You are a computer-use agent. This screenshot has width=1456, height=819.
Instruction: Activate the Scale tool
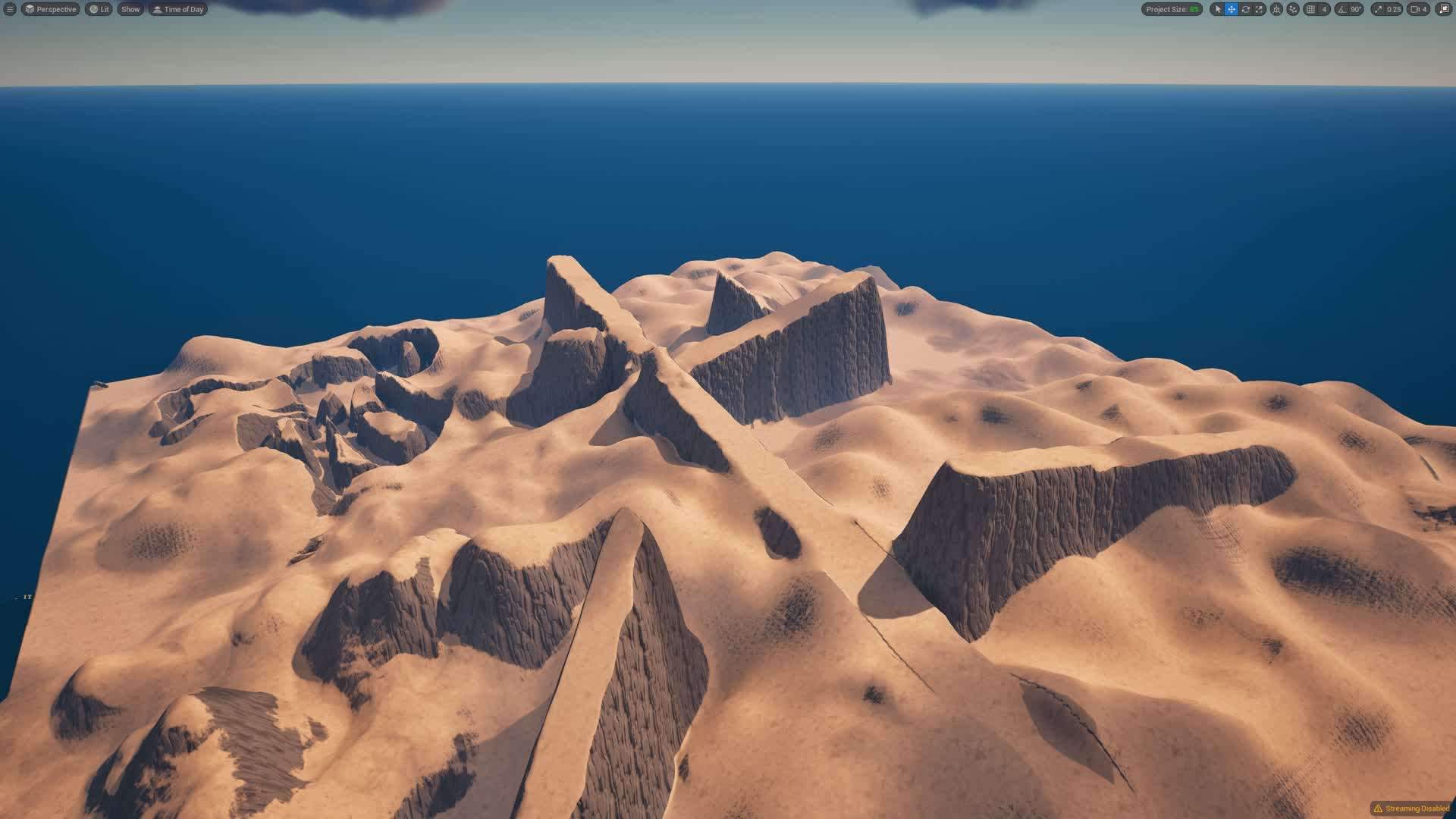[1258, 9]
